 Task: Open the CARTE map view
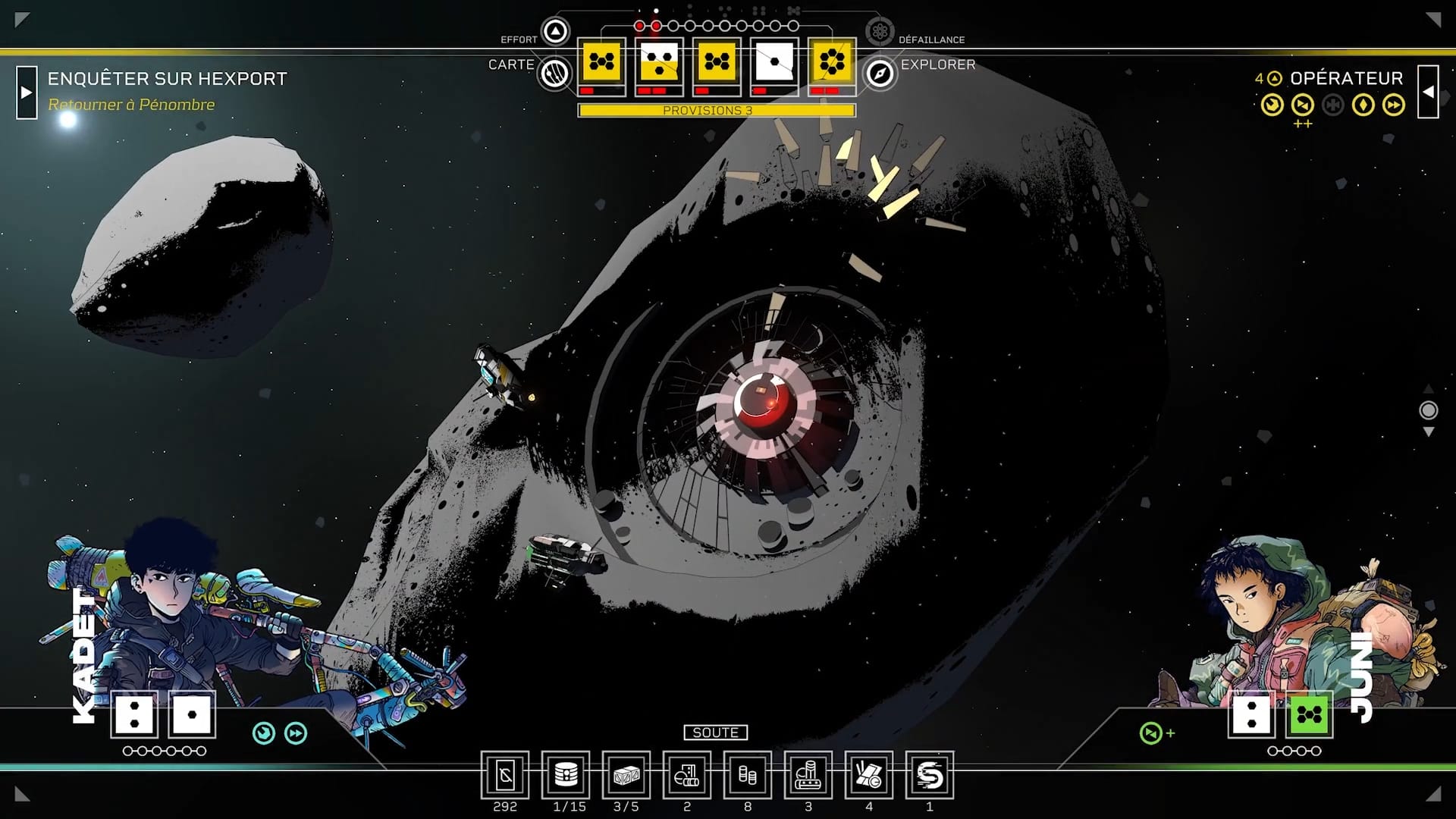tap(555, 74)
